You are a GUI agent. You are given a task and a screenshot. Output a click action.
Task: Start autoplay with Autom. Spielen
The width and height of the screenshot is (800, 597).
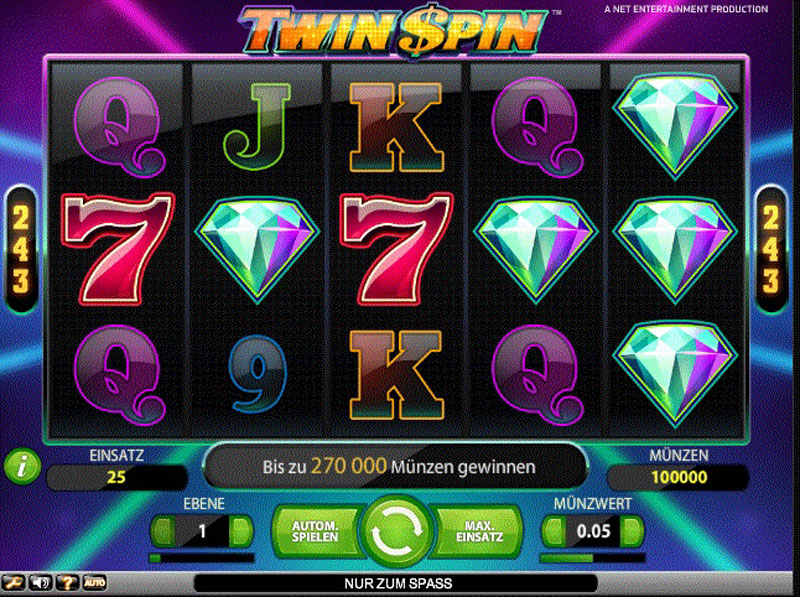pyautogui.click(x=315, y=529)
